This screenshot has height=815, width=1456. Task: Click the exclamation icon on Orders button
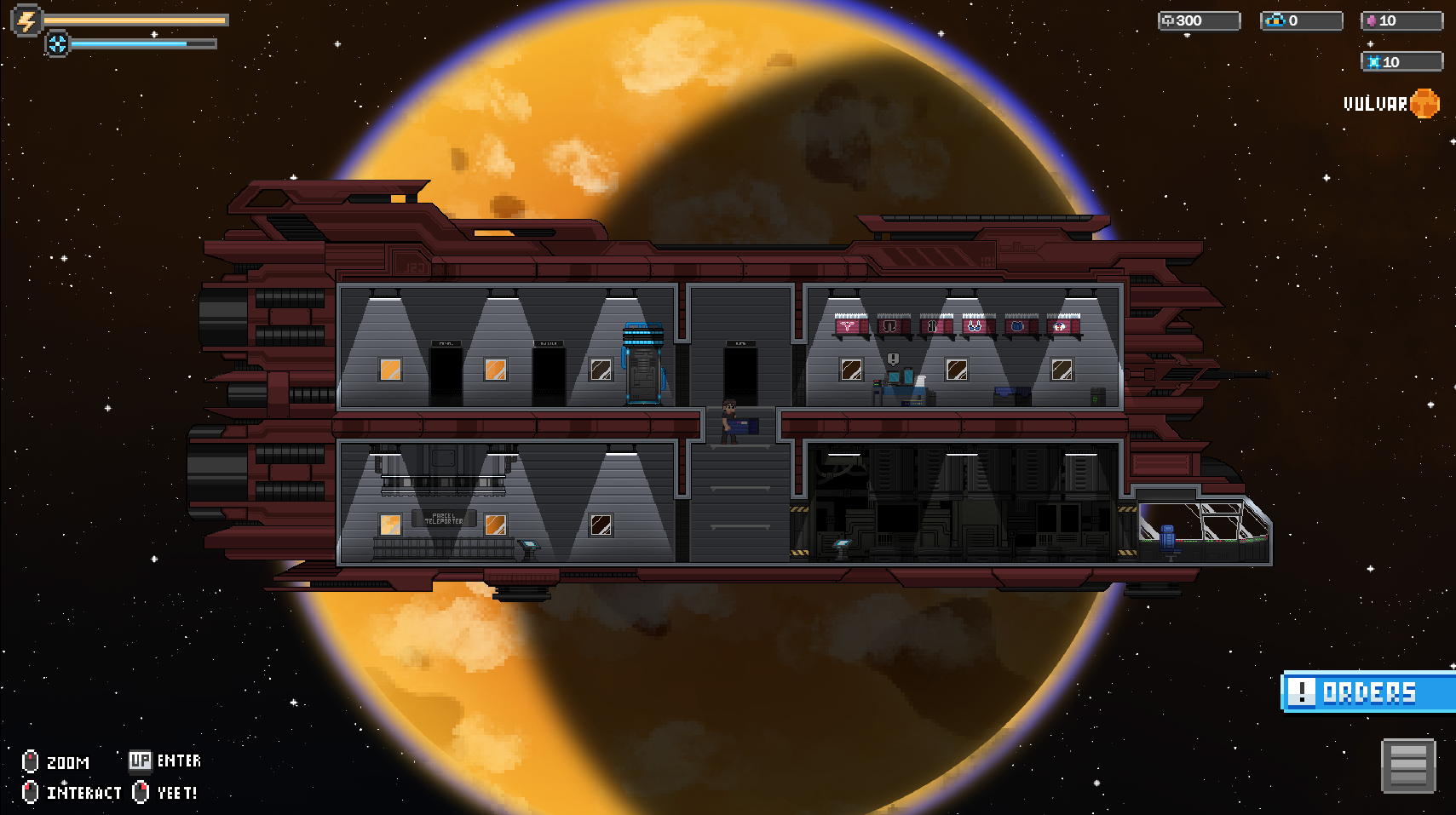coord(1303,692)
